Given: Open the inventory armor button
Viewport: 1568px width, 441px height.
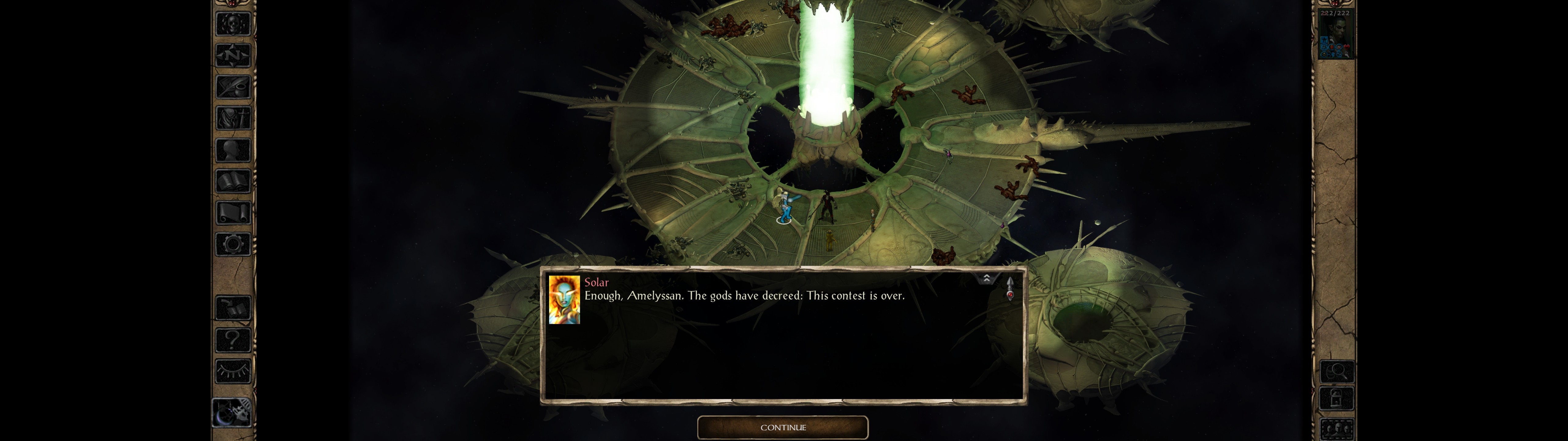Looking at the screenshot, I should [x=233, y=118].
